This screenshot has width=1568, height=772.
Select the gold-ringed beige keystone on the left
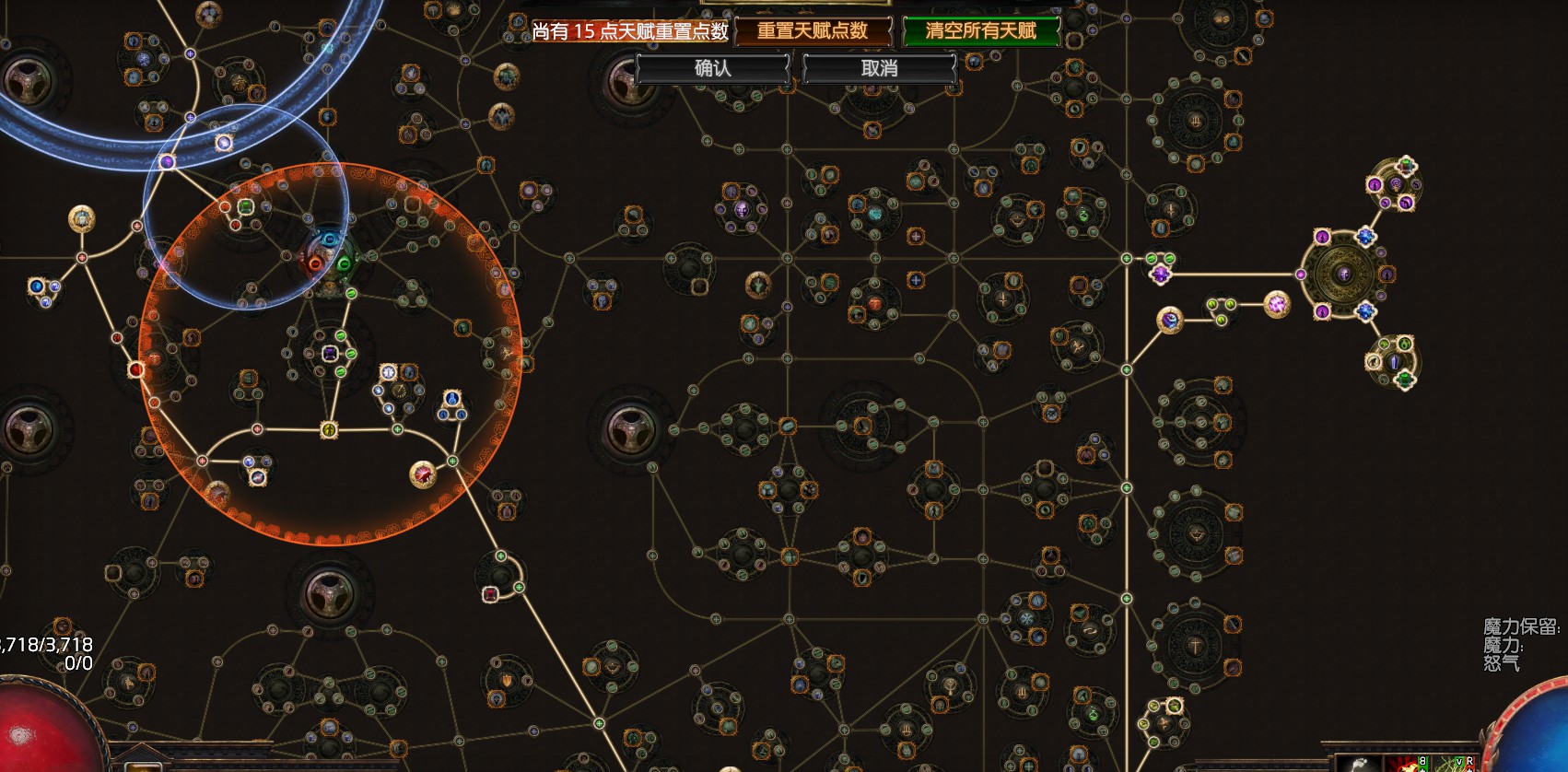point(81,218)
